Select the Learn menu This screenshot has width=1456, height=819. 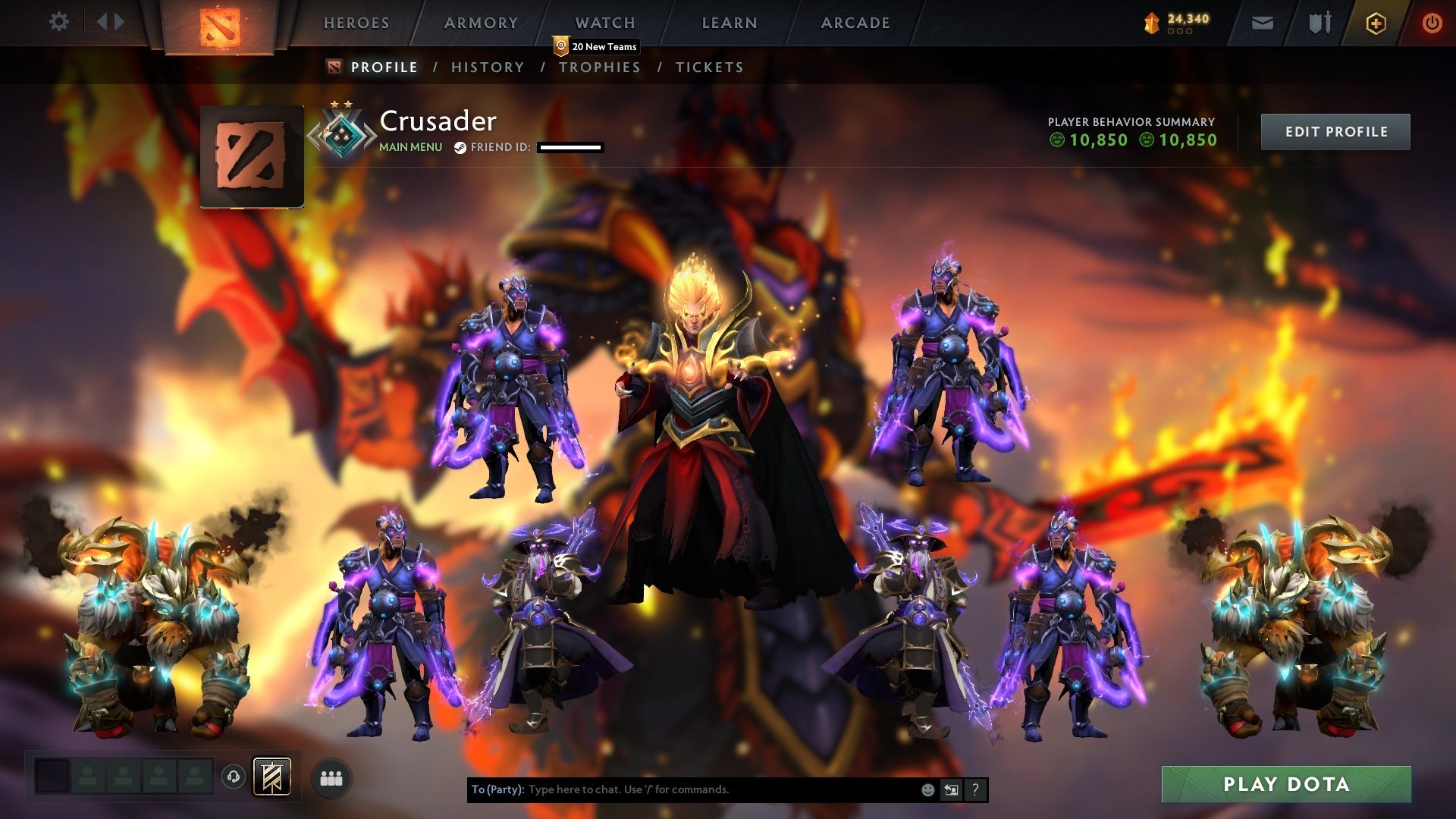(x=730, y=23)
